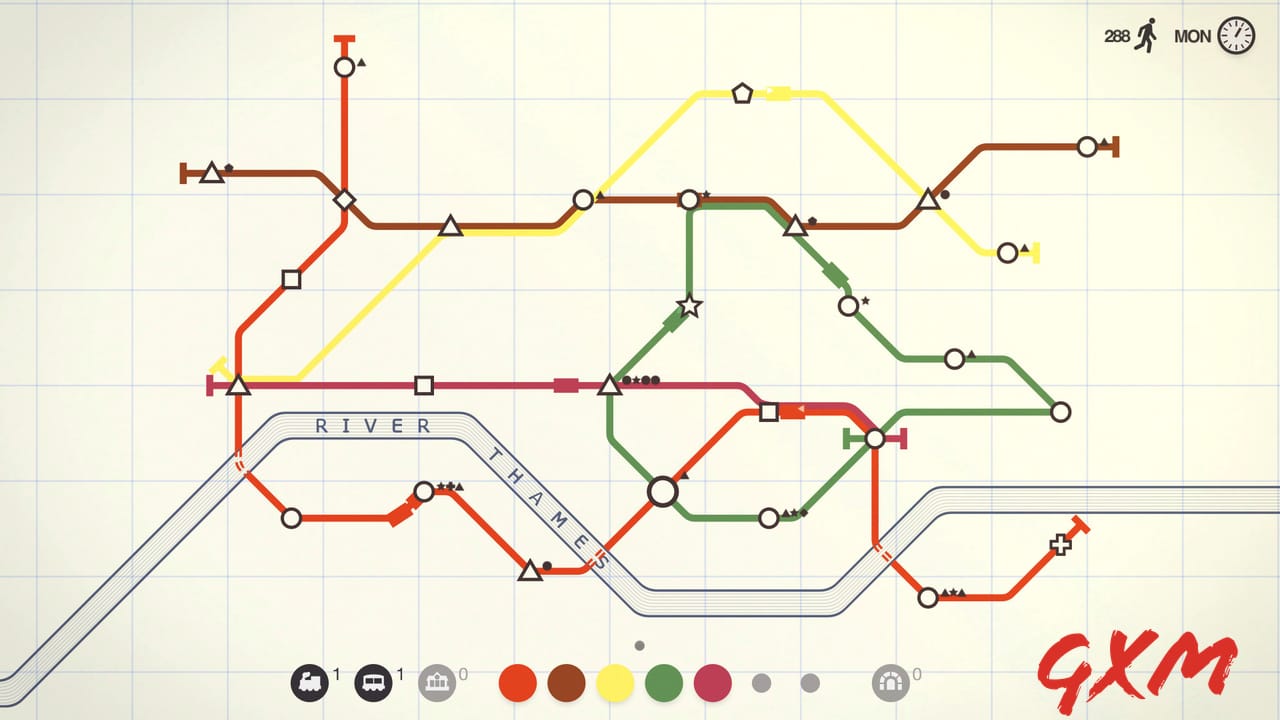Viewport: 1280px width, 720px height.
Task: Click the small page dot above the line colors
Action: click(638, 644)
